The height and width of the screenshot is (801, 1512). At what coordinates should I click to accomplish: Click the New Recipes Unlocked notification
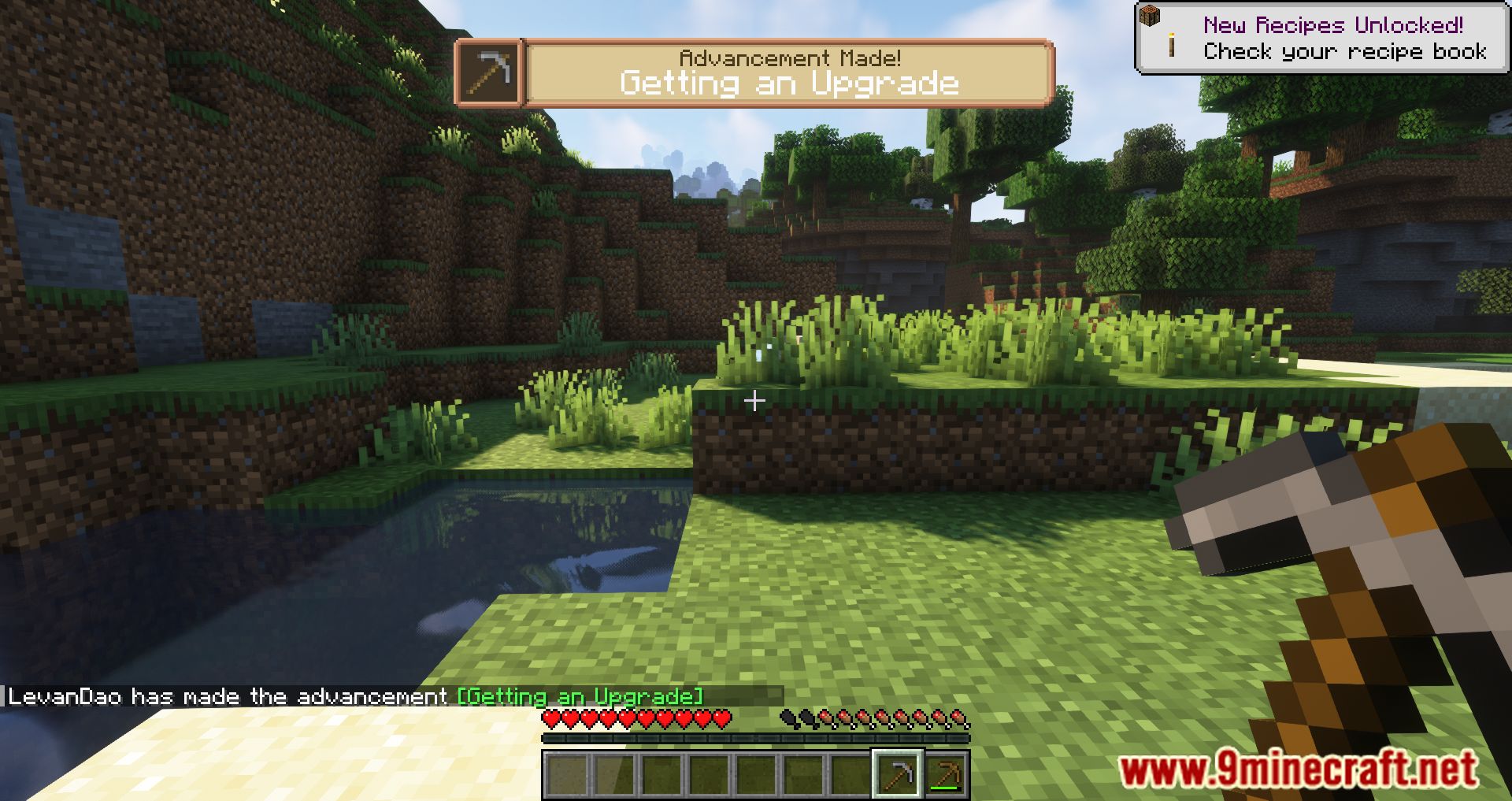click(1321, 39)
